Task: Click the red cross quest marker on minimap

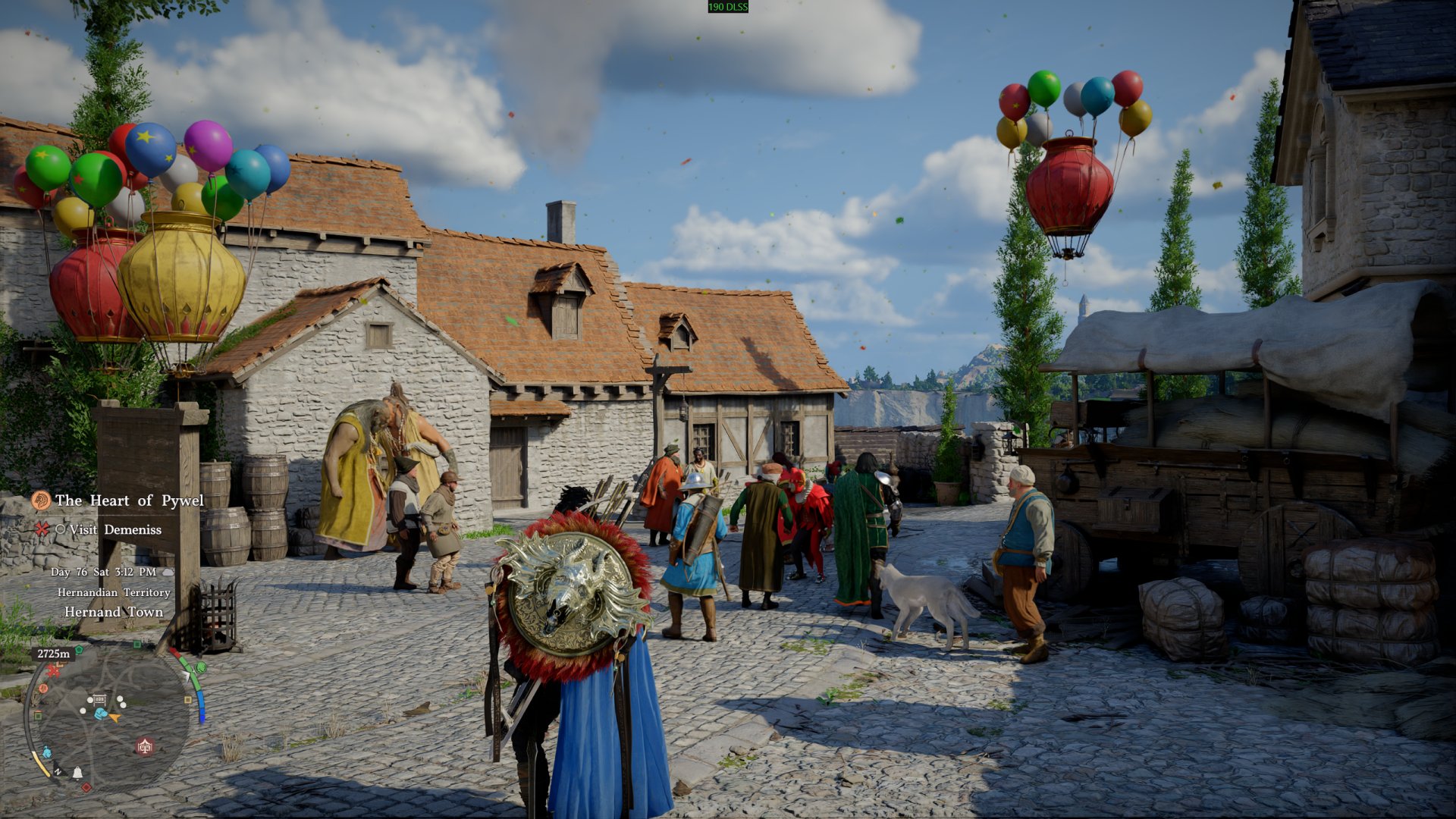Action: click(x=53, y=670)
